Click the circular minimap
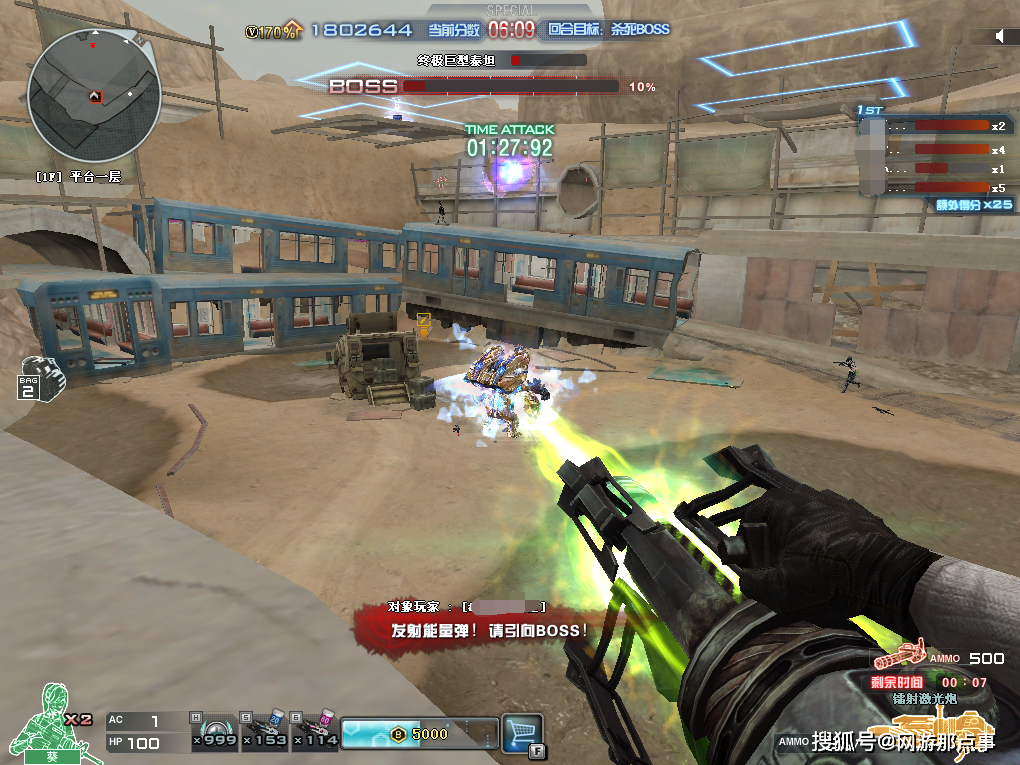The image size is (1020, 765). (x=94, y=95)
